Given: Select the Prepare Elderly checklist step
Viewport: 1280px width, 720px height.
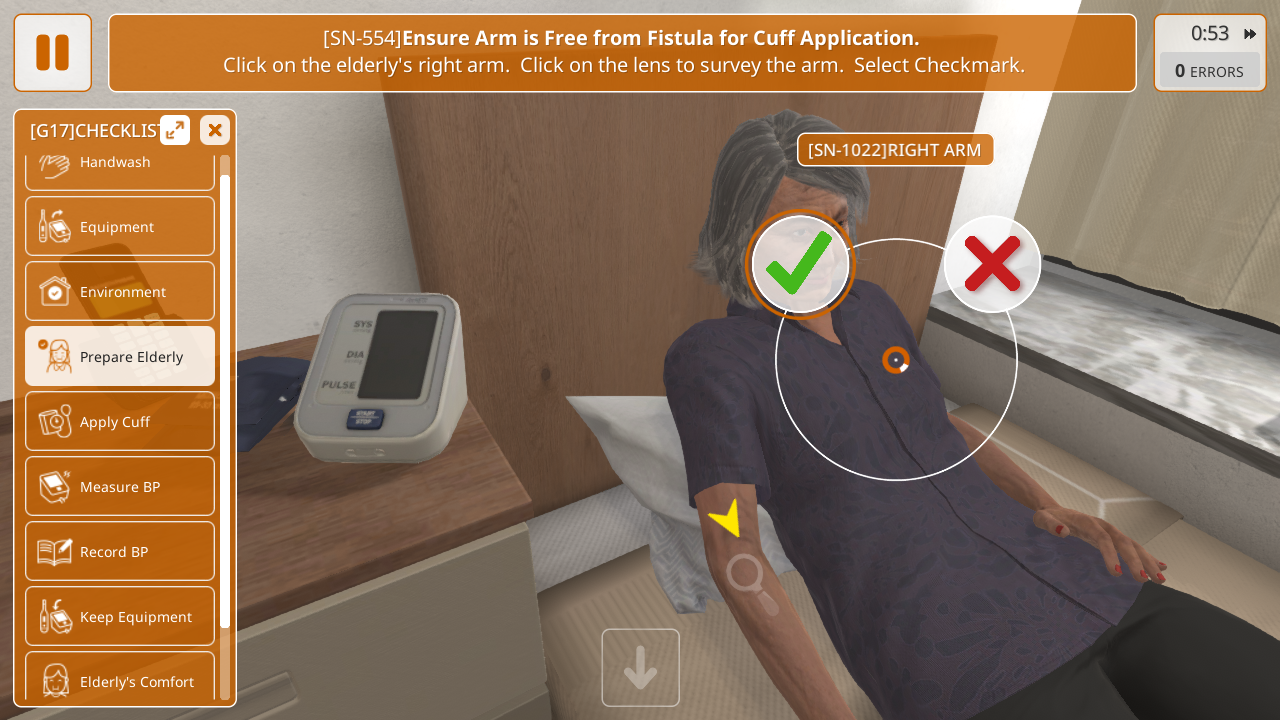Looking at the screenshot, I should [120, 357].
